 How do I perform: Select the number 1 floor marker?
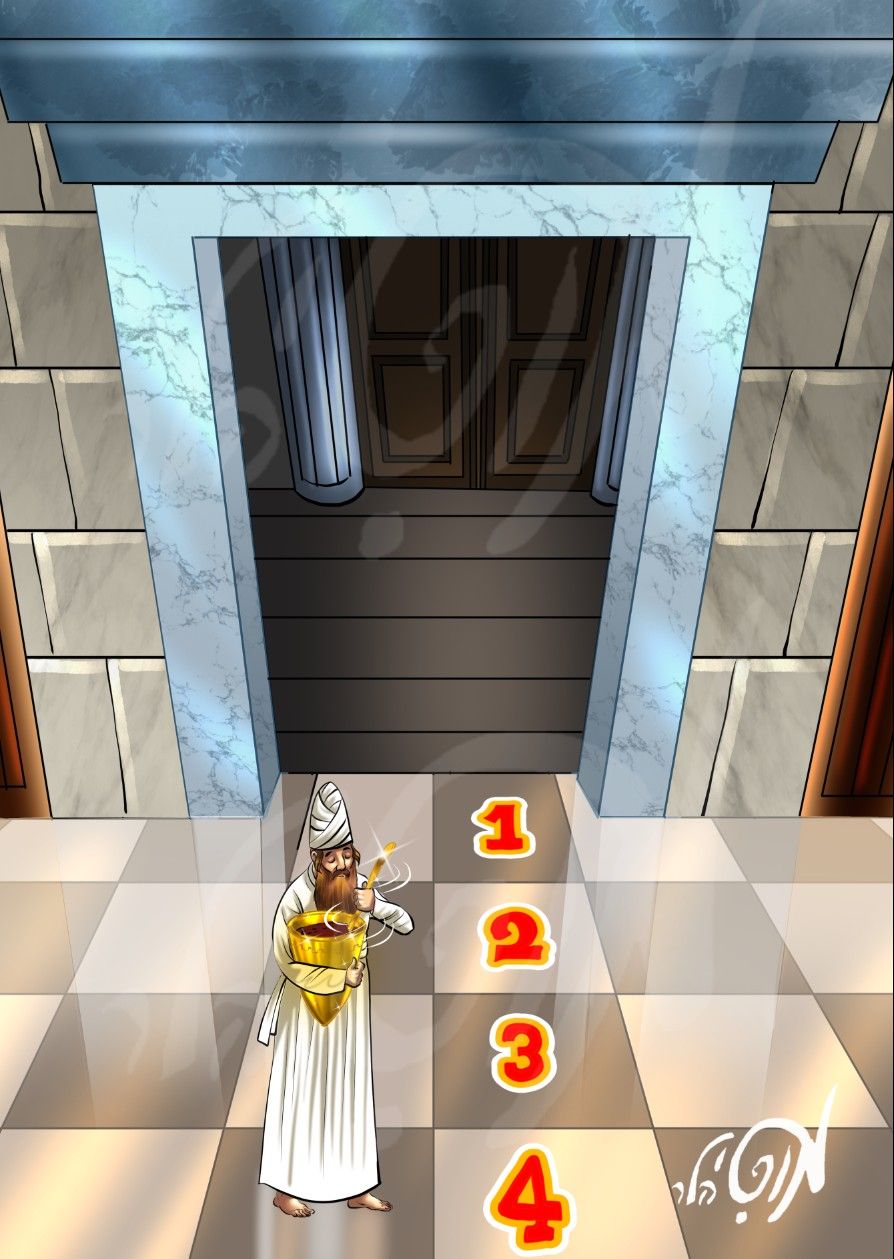tap(503, 830)
